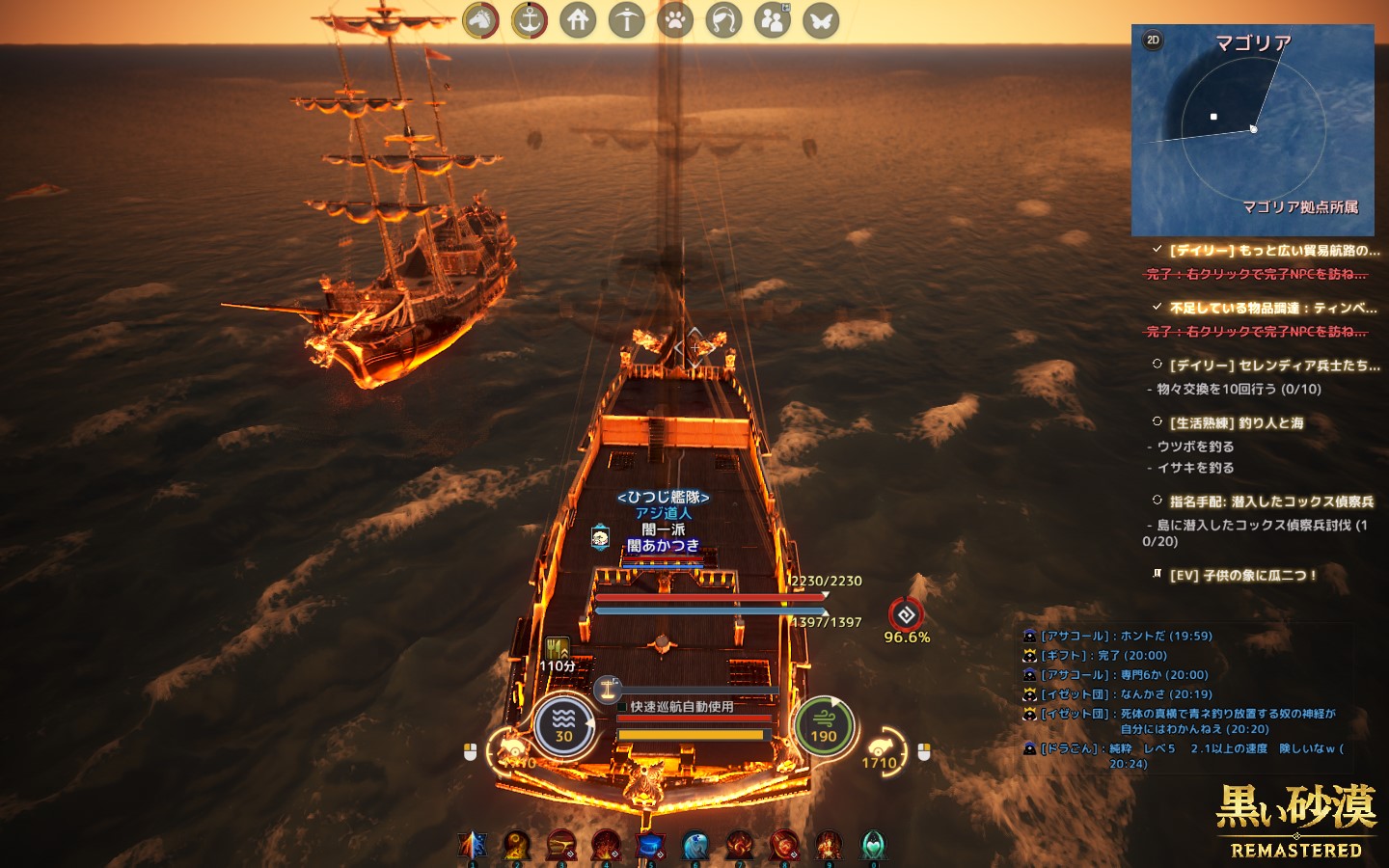Image resolution: width=1389 pixels, height=868 pixels.
Task: Activate the blue wave skill slot 6
Action: [x=694, y=845]
